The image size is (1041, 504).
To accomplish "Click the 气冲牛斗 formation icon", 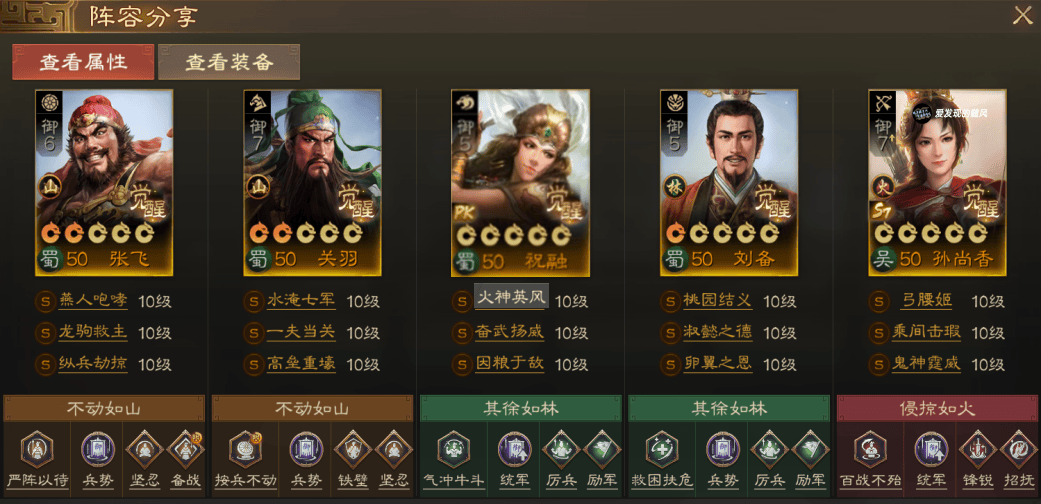I will (x=453, y=451).
